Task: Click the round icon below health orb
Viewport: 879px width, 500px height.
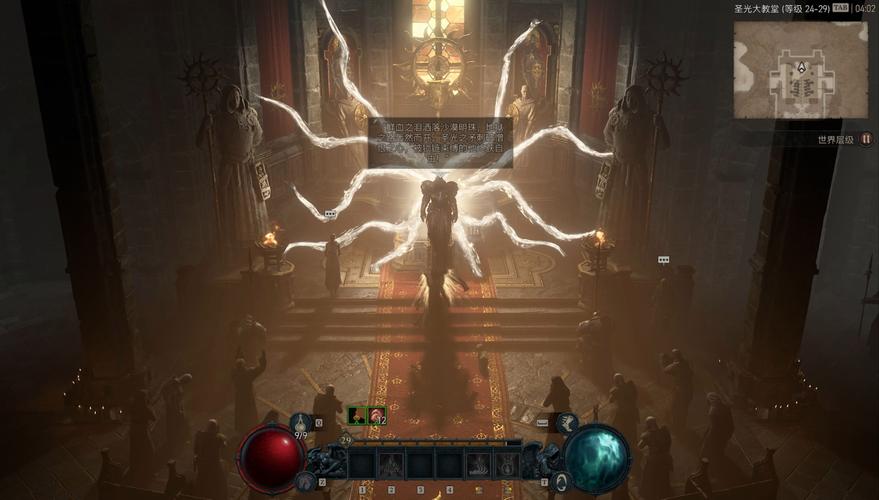Action: click(x=306, y=482)
